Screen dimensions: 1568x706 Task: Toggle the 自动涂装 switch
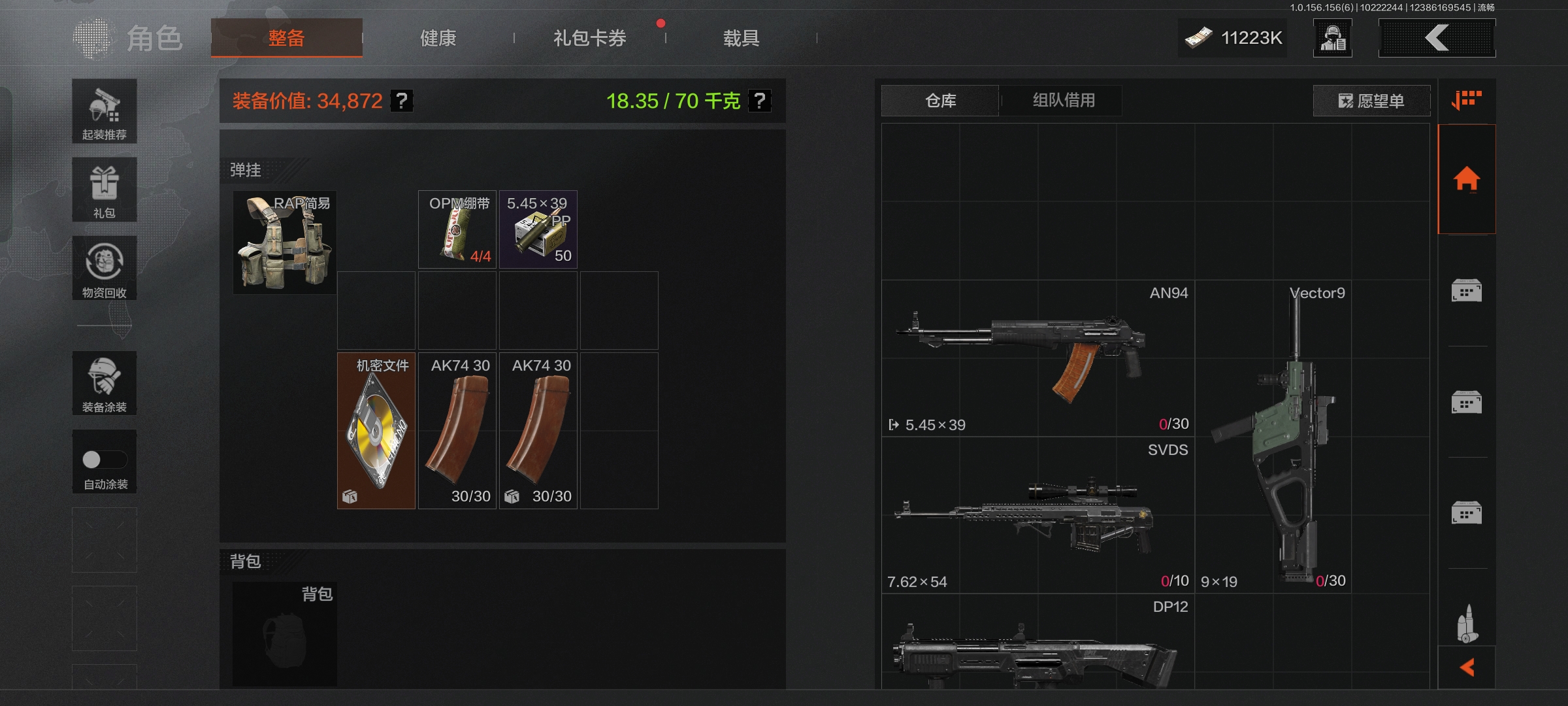point(105,460)
